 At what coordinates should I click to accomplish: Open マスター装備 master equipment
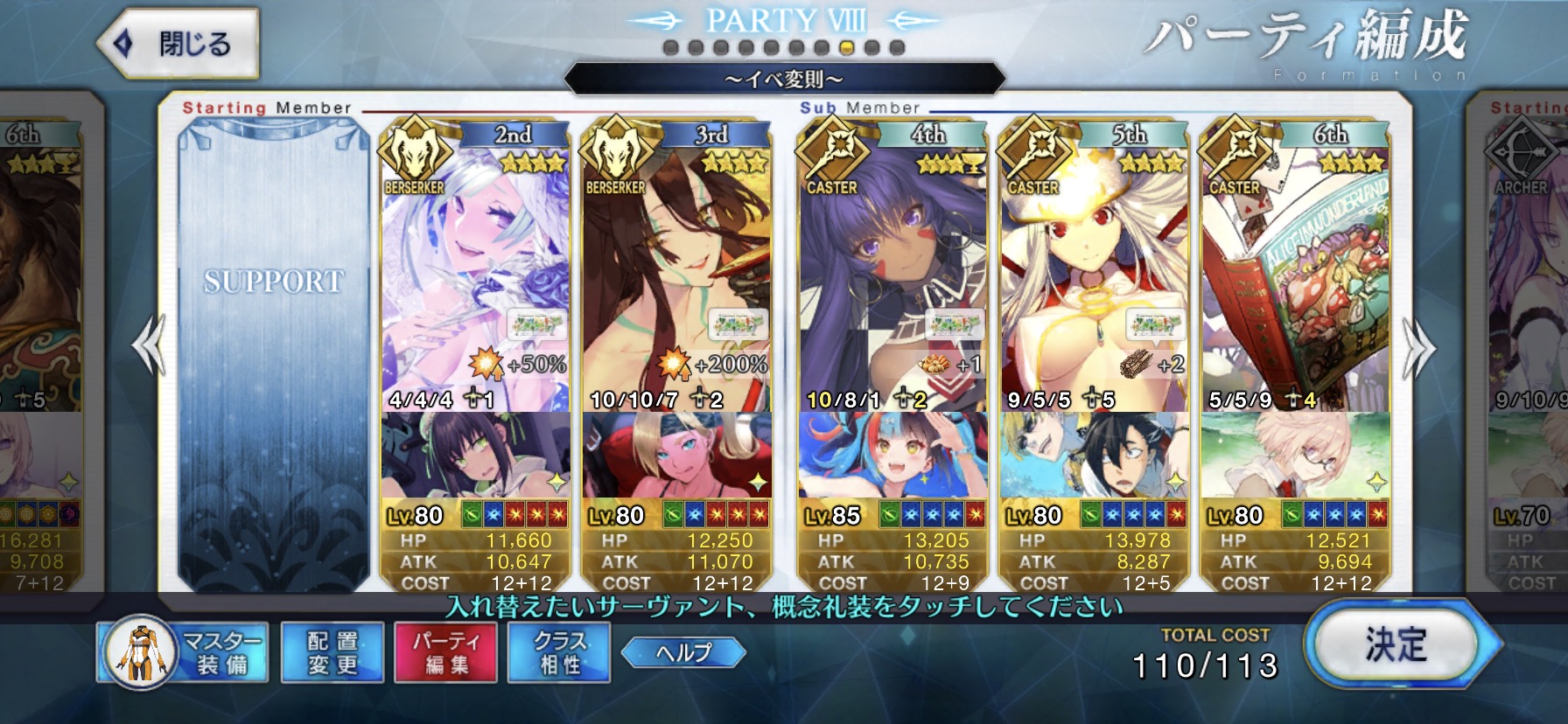click(183, 653)
